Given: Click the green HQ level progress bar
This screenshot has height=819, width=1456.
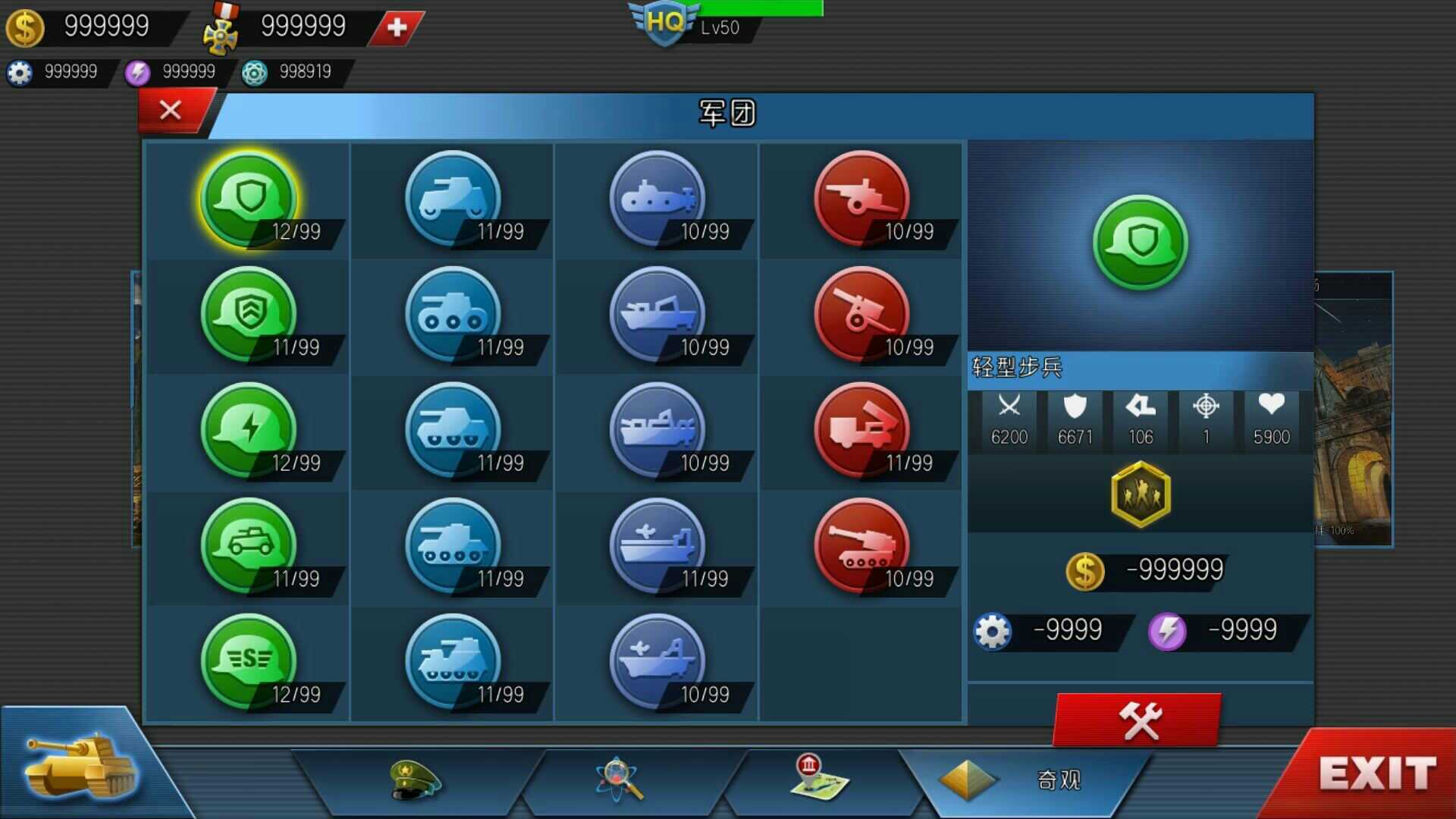Looking at the screenshot, I should [x=758, y=9].
